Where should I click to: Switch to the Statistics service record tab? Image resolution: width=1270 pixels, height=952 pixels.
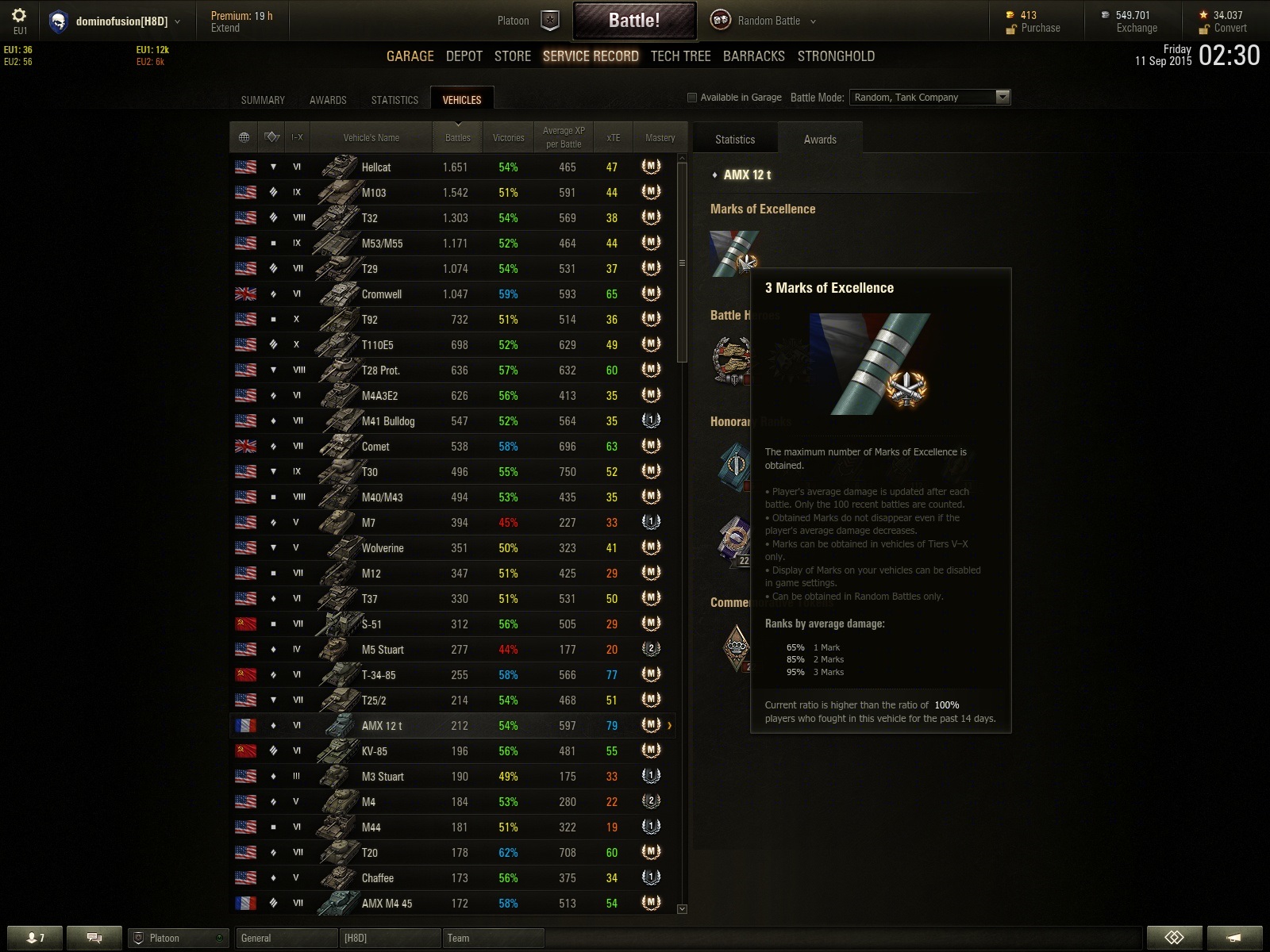click(394, 100)
